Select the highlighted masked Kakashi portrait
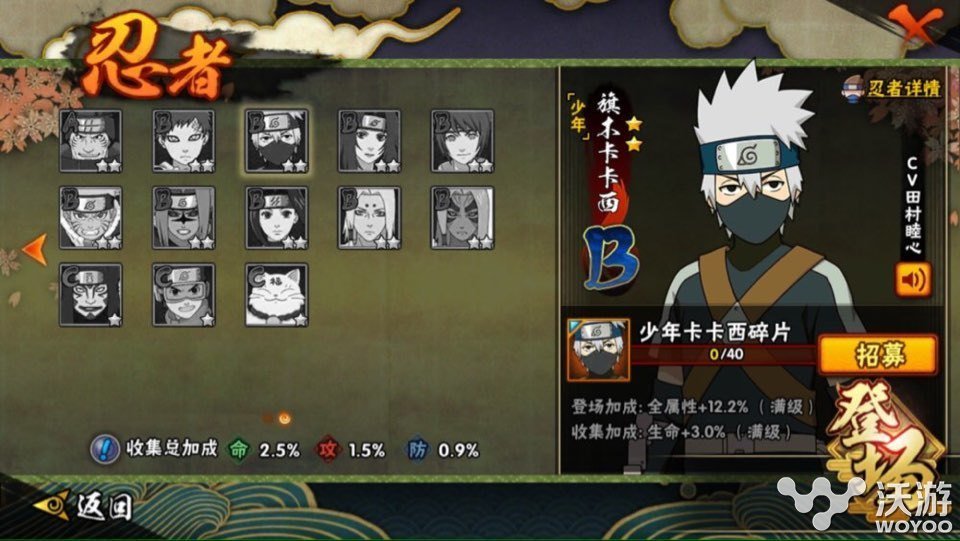Screen dimensions: 960x541 (277, 140)
